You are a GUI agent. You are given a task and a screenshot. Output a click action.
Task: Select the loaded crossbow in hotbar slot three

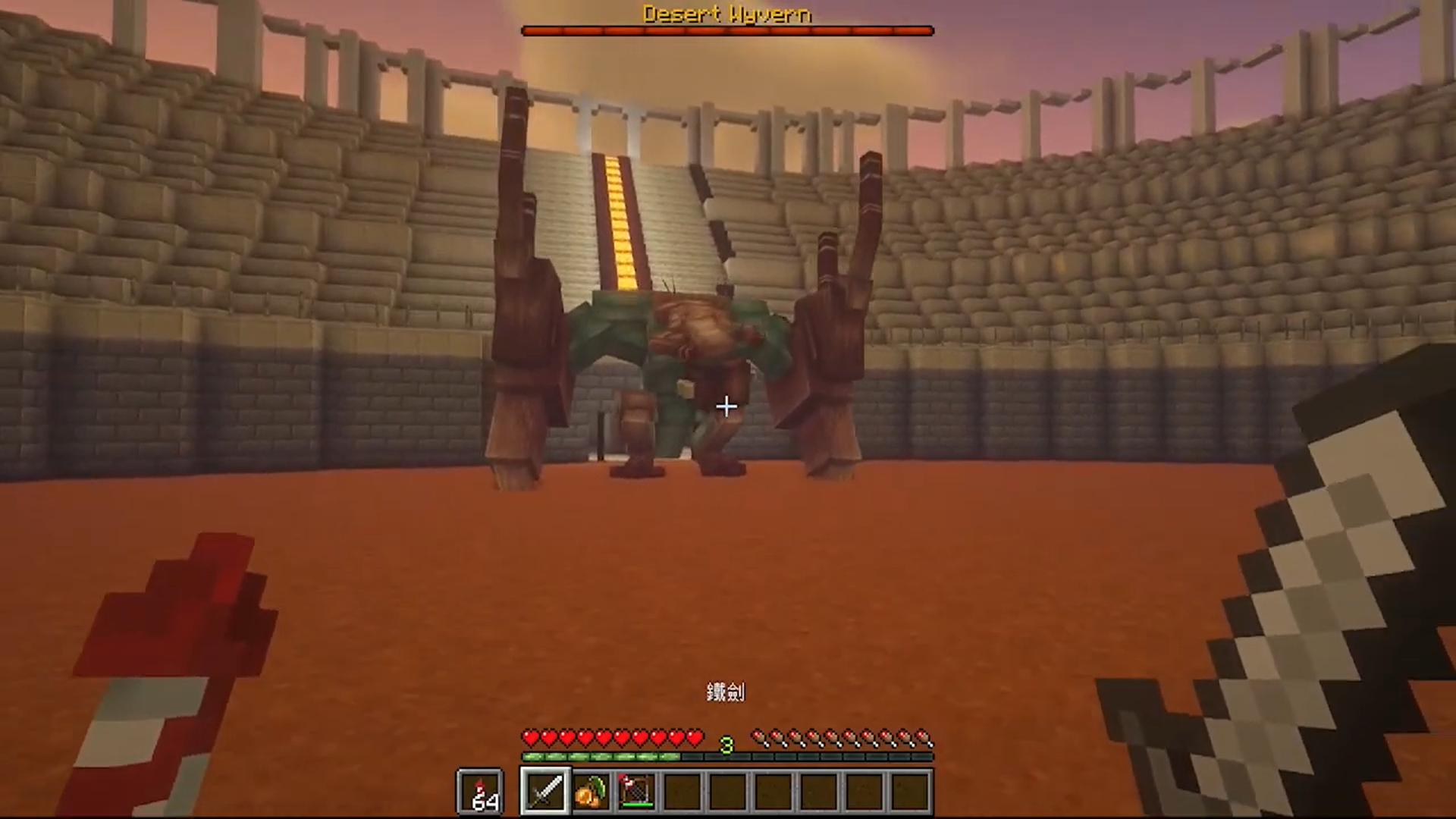[x=635, y=791]
